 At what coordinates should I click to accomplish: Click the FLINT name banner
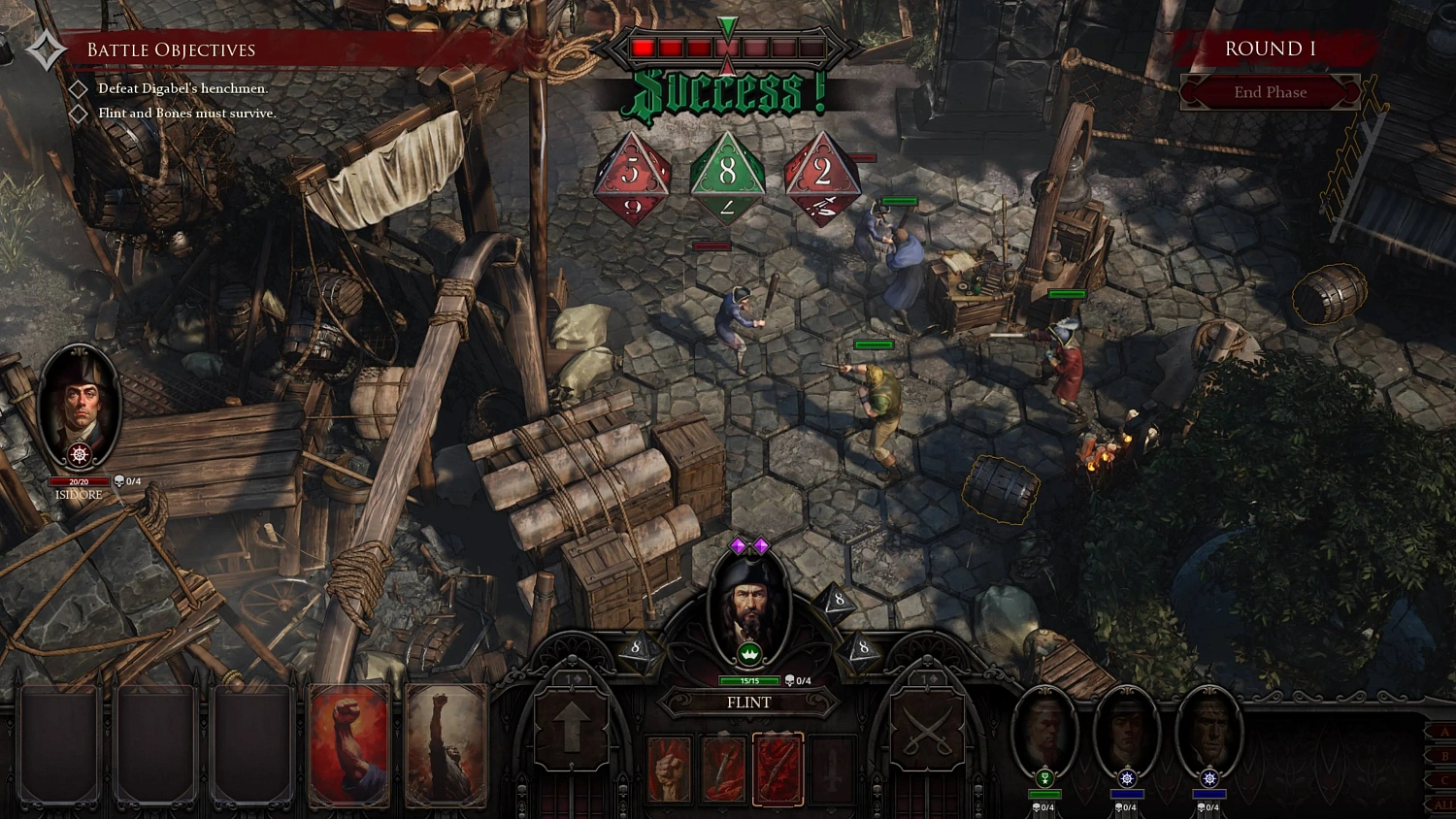click(x=749, y=703)
